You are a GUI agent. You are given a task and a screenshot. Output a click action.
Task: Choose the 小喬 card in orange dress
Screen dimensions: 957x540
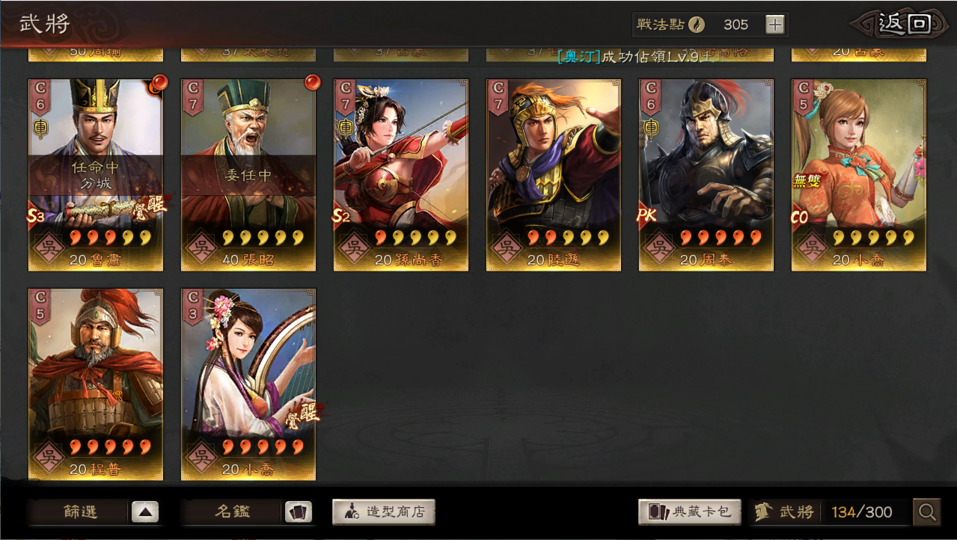pos(859,175)
